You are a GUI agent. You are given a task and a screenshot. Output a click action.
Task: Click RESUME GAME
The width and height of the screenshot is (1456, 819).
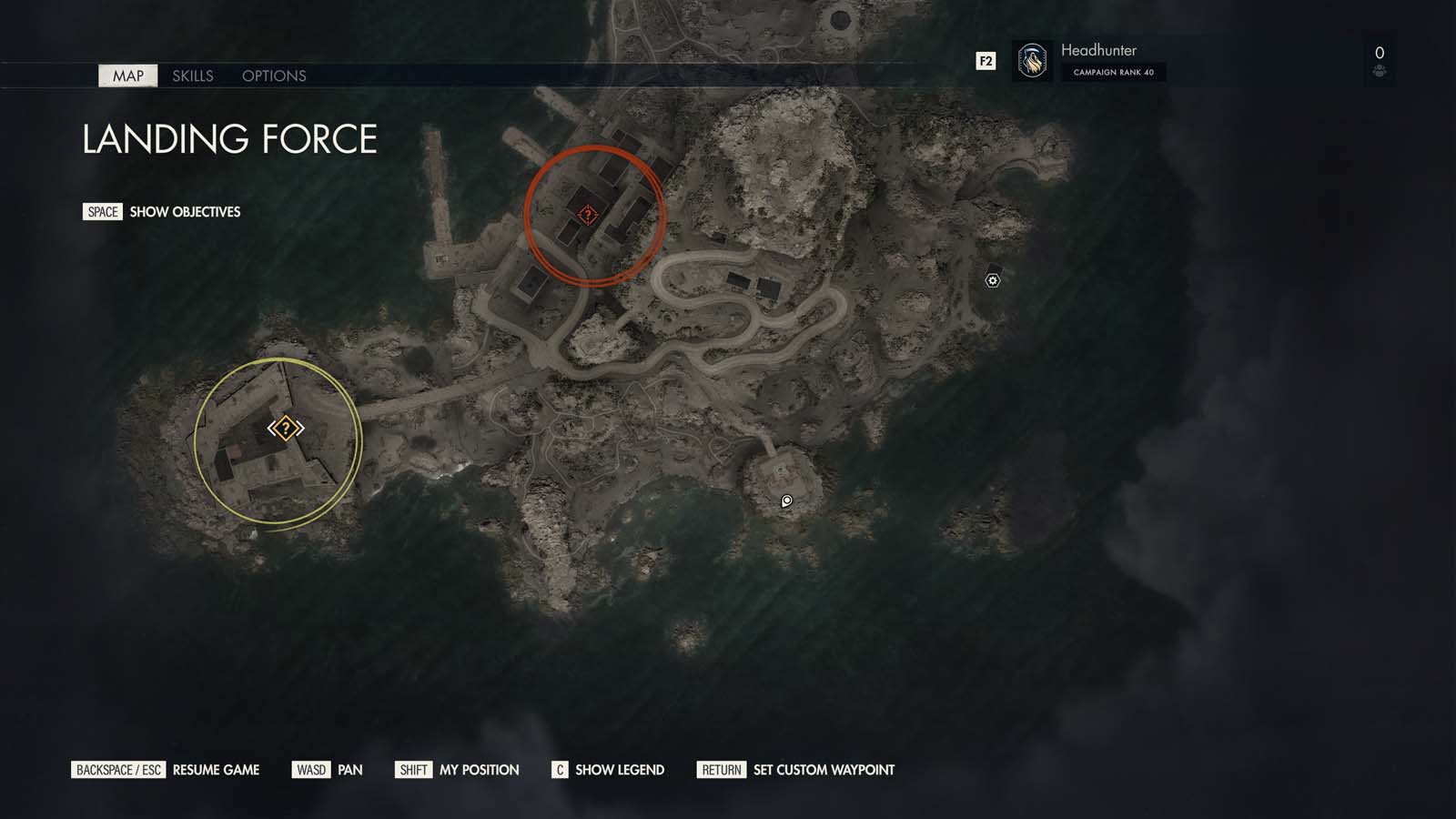[217, 770]
